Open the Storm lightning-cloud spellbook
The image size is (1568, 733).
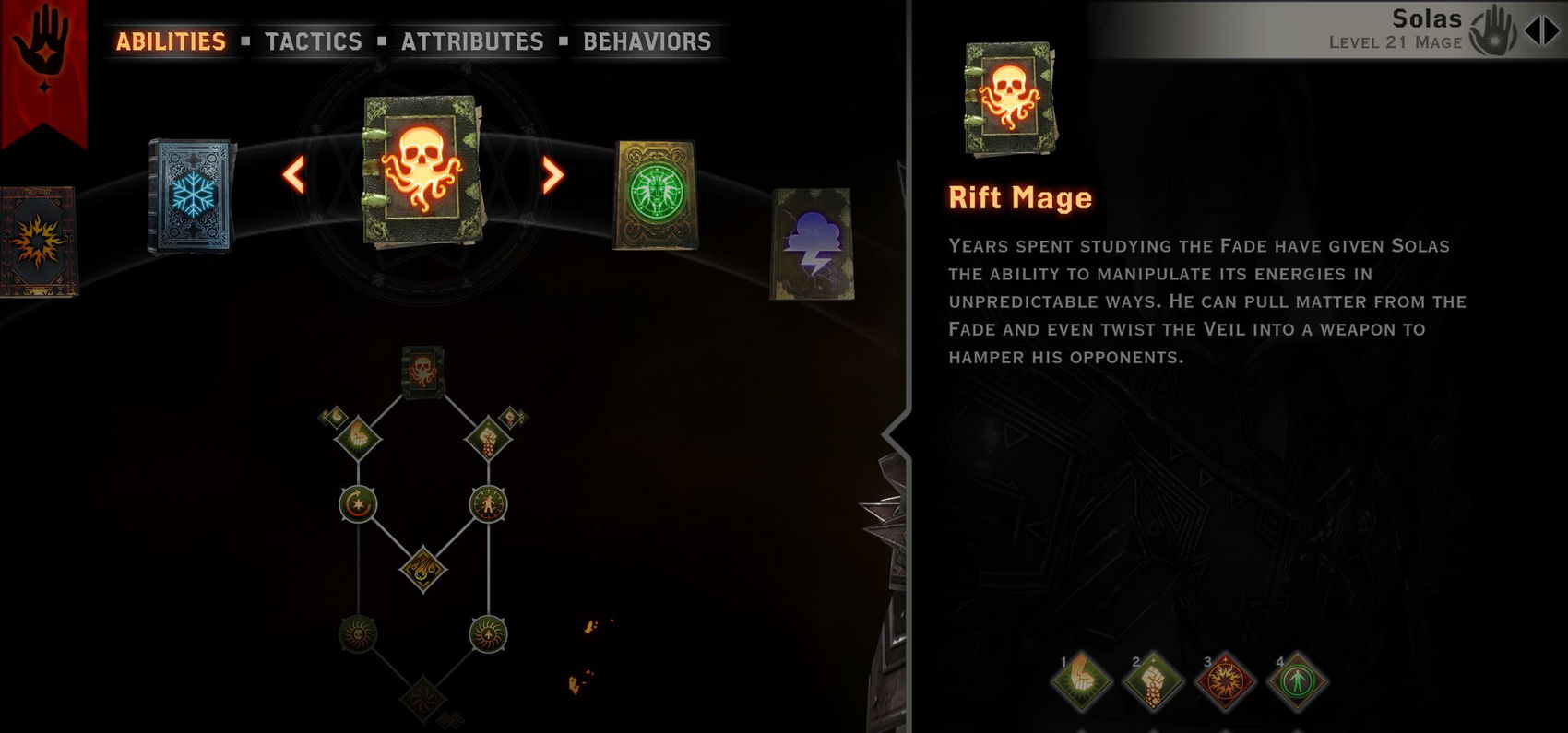pyautogui.click(x=812, y=242)
